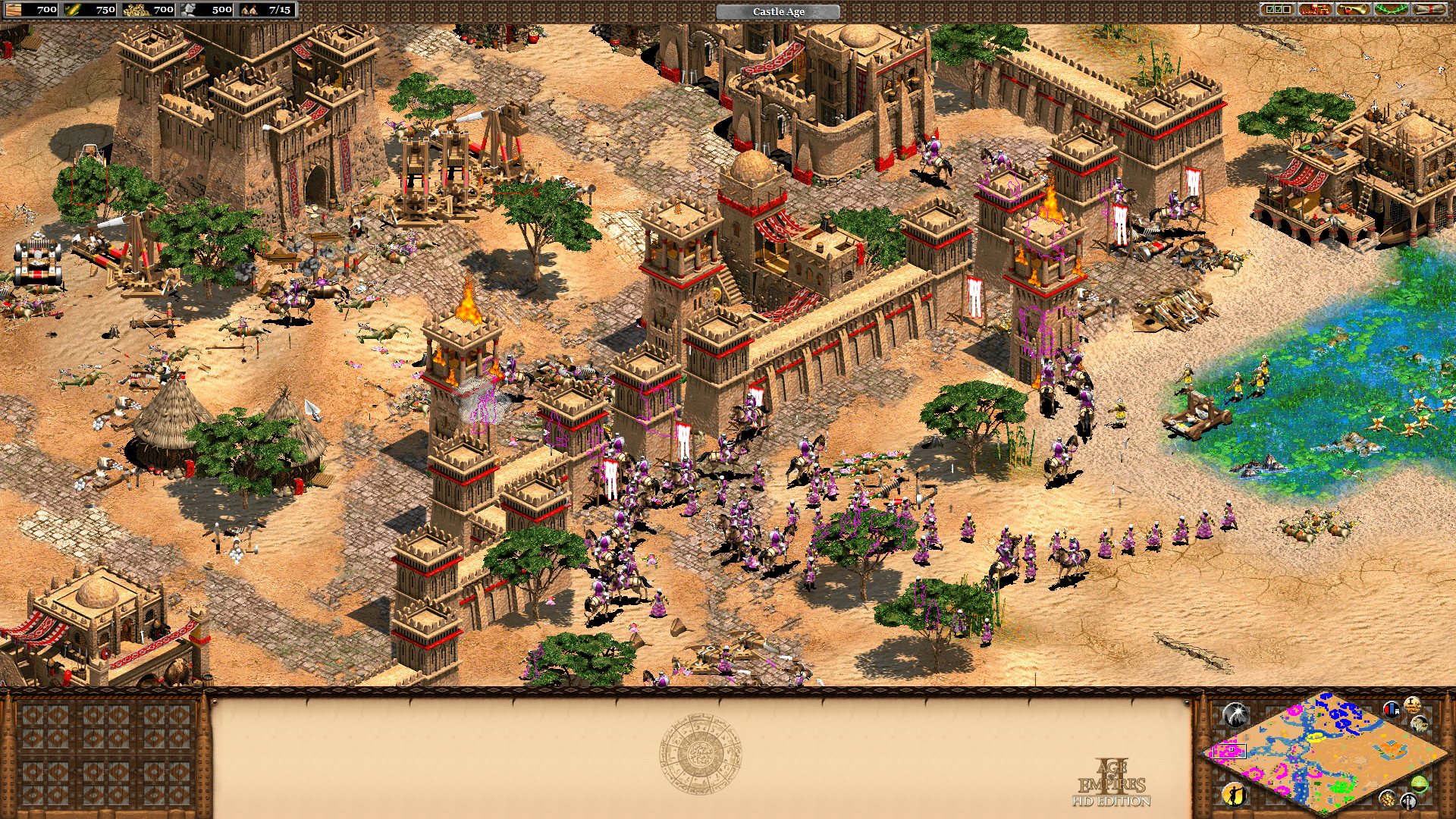The height and width of the screenshot is (819, 1456).
Task: Click the wood resource icon
Action: coord(14,11)
